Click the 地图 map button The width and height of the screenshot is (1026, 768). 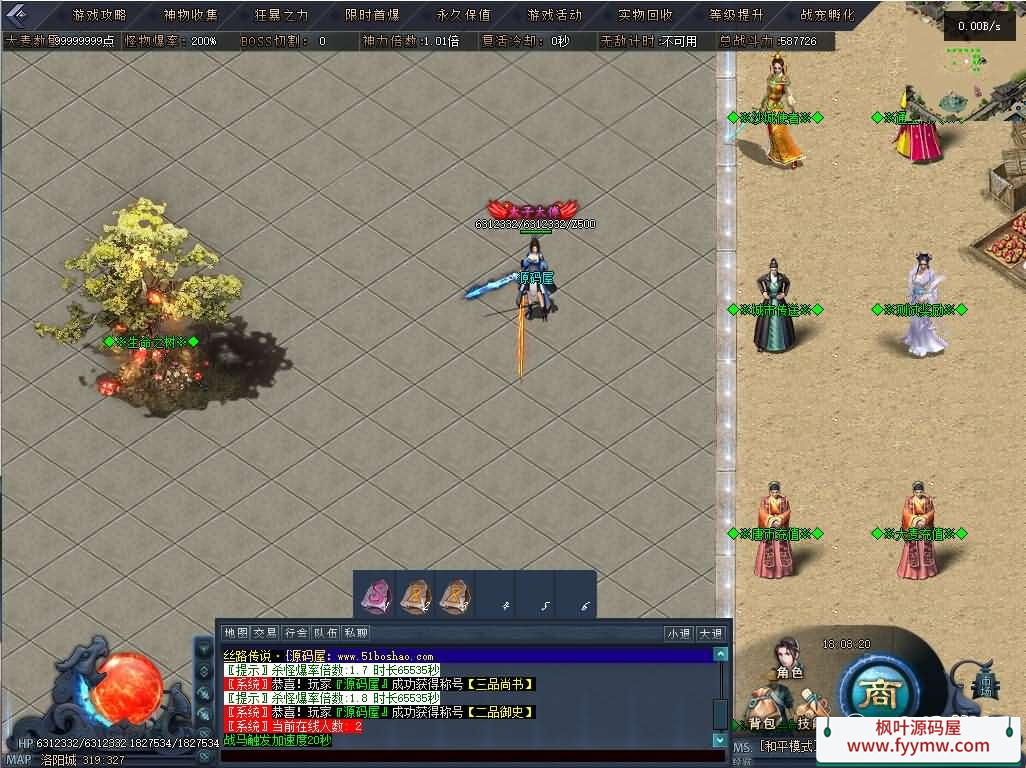(236, 633)
